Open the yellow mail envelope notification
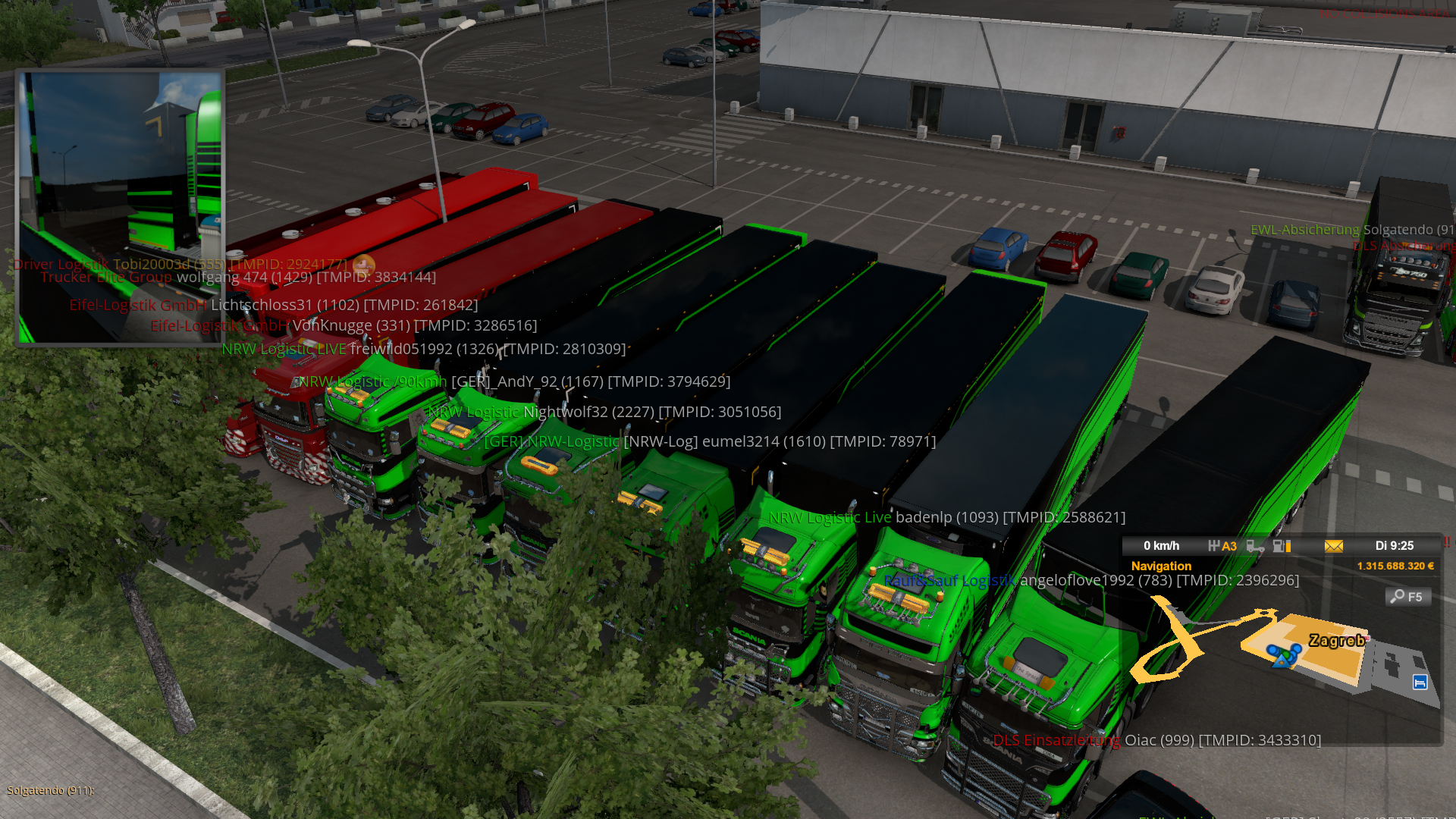This screenshot has width=1456, height=819. pos(1334,546)
